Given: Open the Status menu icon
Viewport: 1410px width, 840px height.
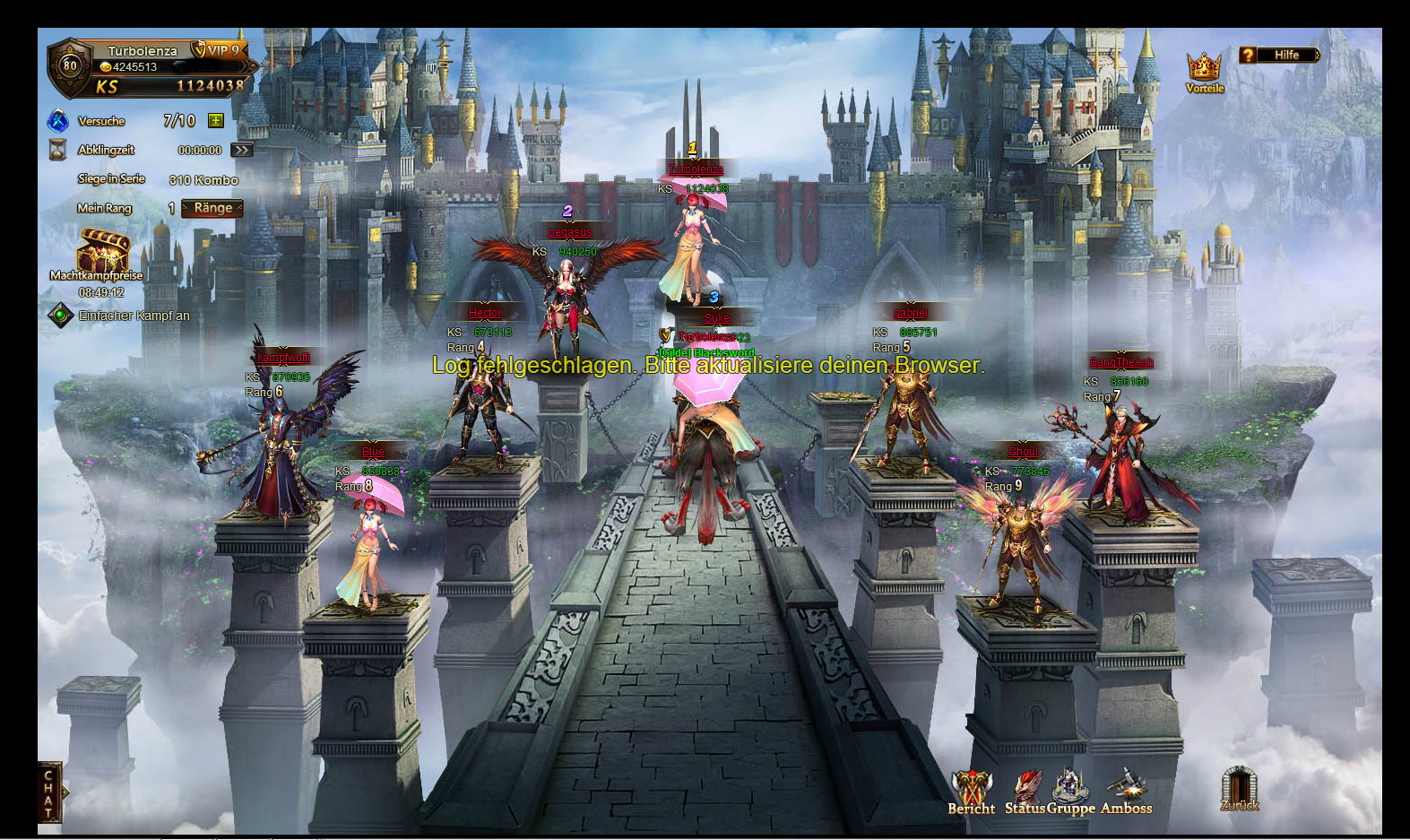Looking at the screenshot, I should 1025,790.
